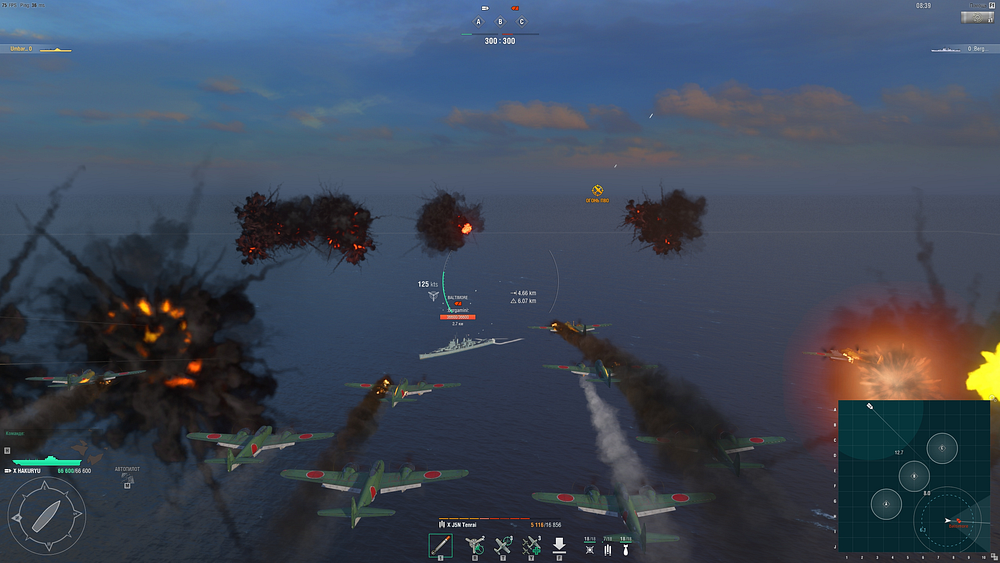Viewport: 1000px width, 563px height.
Task: Open the minimap
Action: 913,476
